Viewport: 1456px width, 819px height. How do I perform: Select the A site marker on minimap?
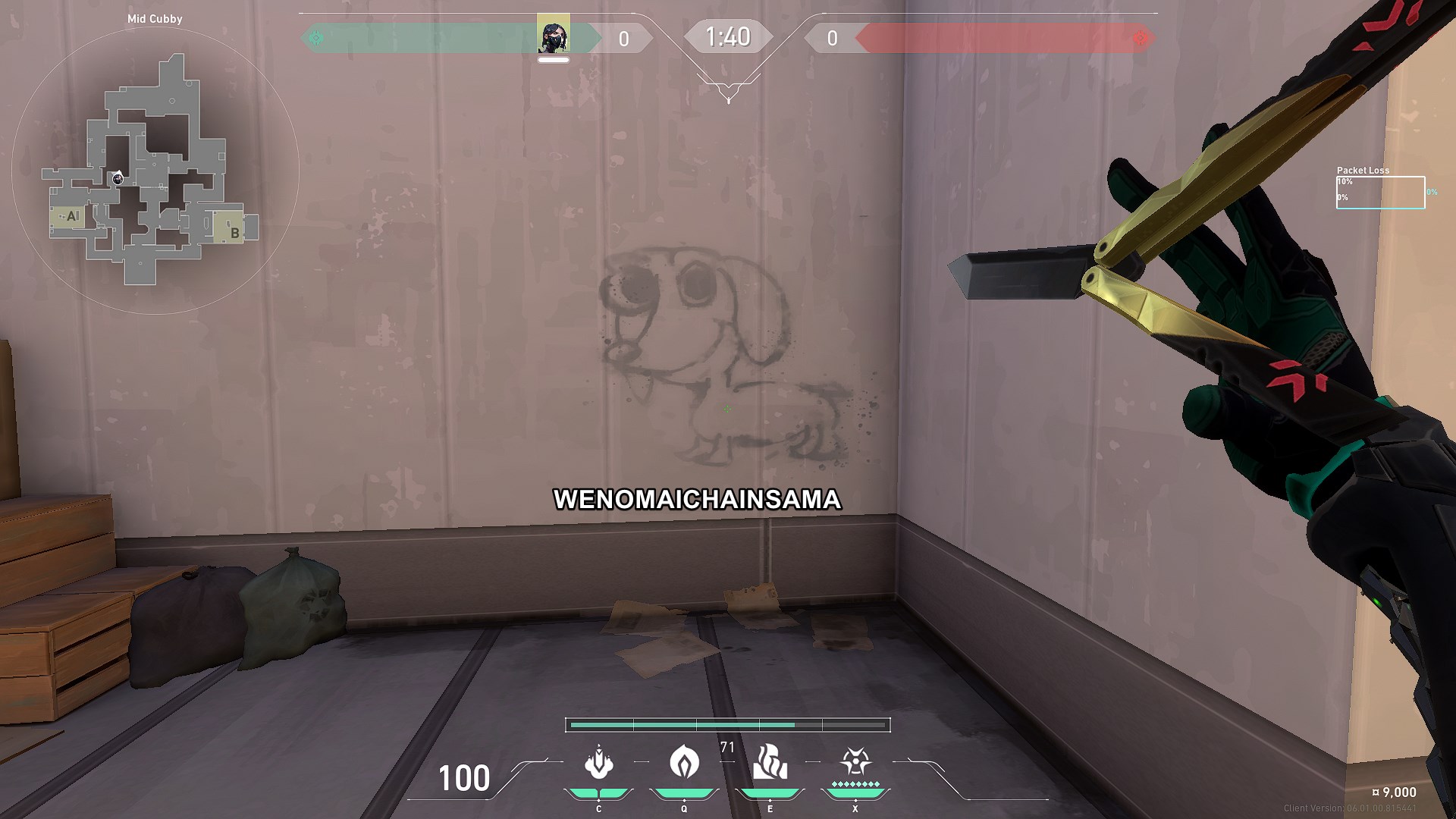pyautogui.click(x=71, y=216)
